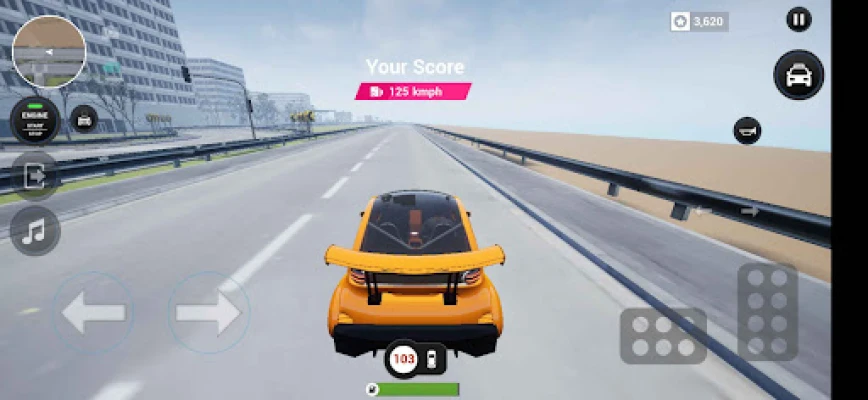
Task: Tap the coin balance counter
Action: coord(699,21)
